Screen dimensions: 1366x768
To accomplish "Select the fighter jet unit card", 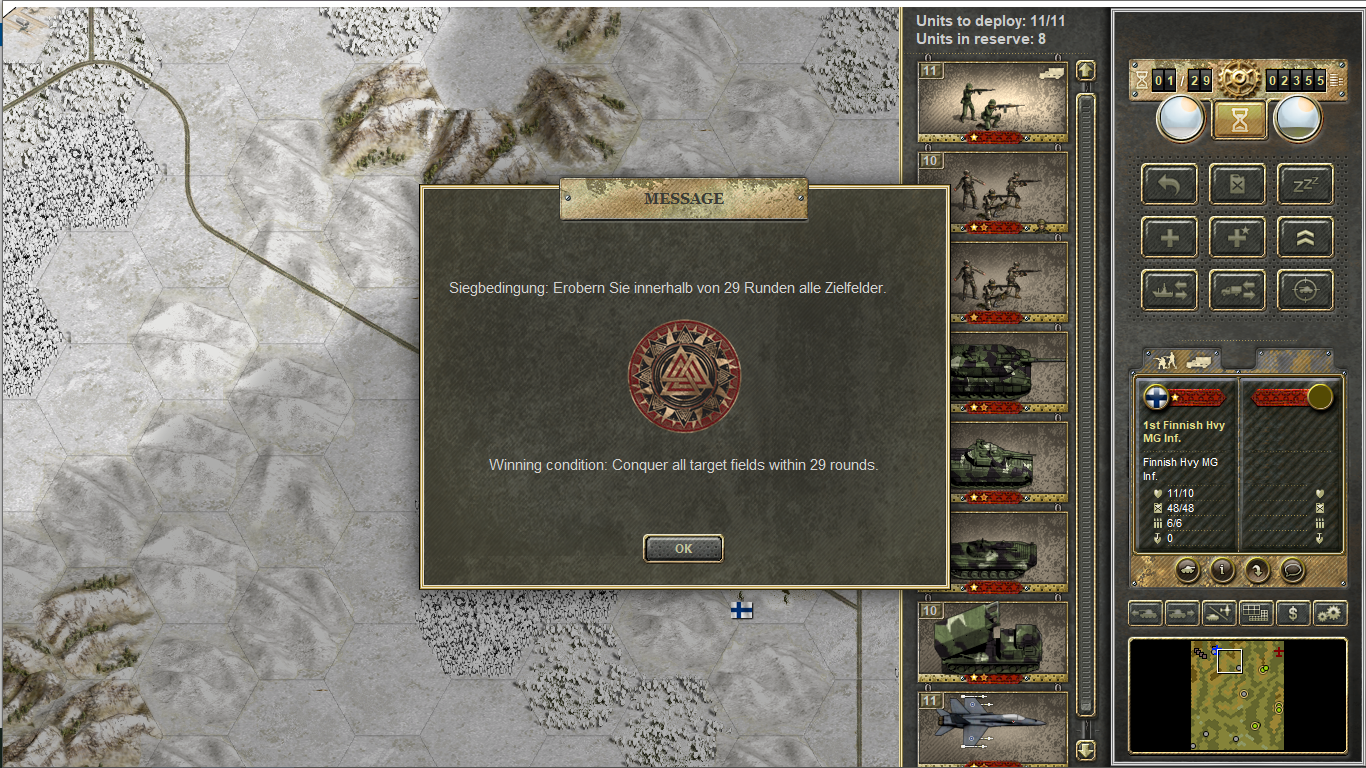I will [x=992, y=724].
